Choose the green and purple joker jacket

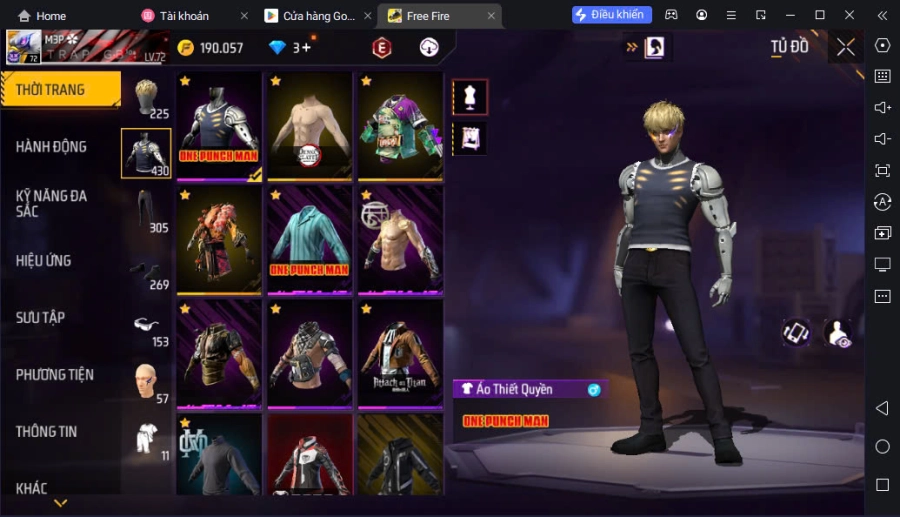(400, 123)
